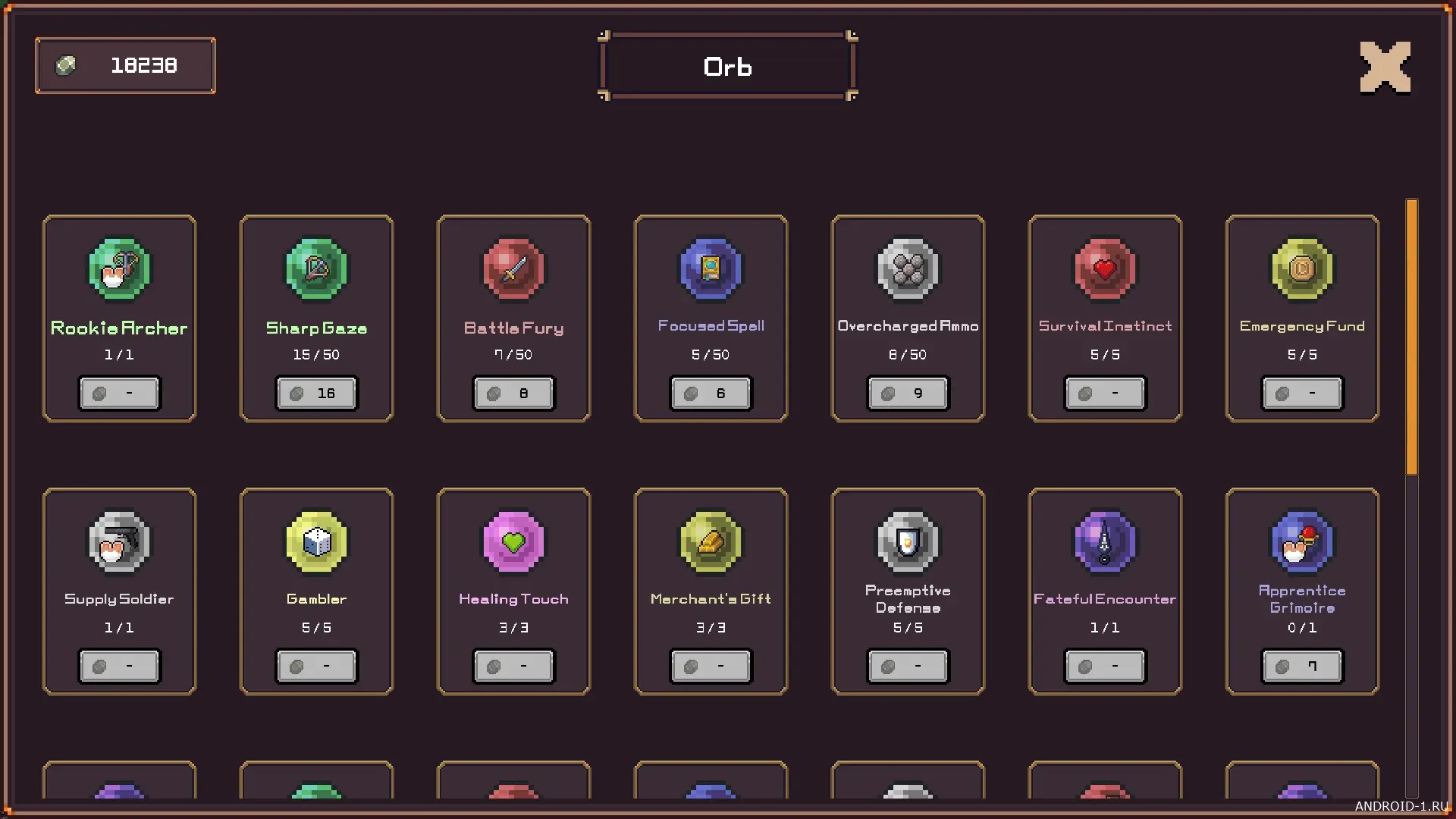Select the Supply Soldier orb
1456x819 pixels.
[x=119, y=542]
